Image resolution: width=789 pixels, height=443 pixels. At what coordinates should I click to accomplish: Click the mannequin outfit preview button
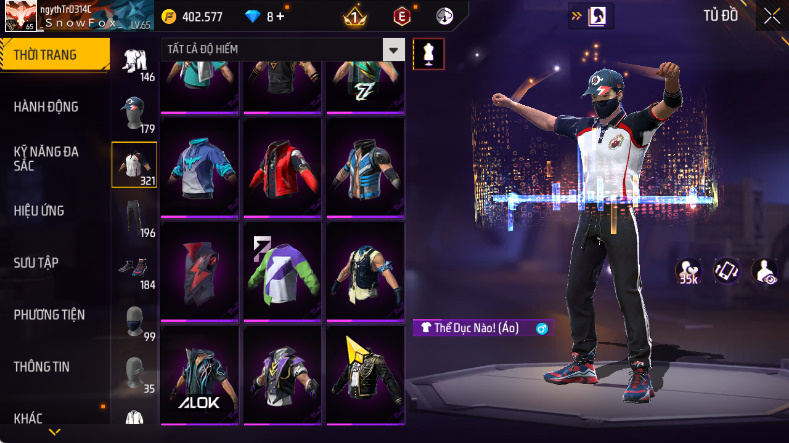[429, 53]
